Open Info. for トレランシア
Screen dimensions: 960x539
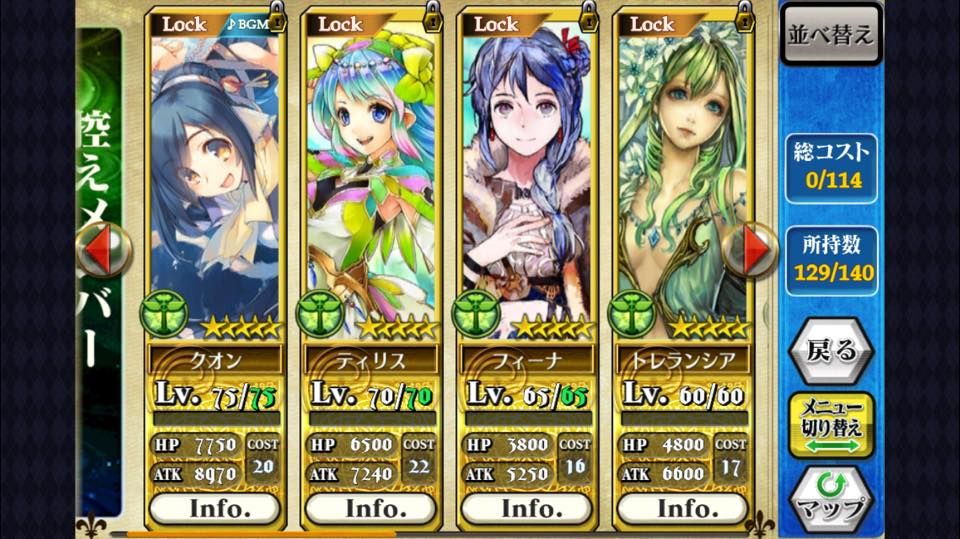[x=683, y=508]
